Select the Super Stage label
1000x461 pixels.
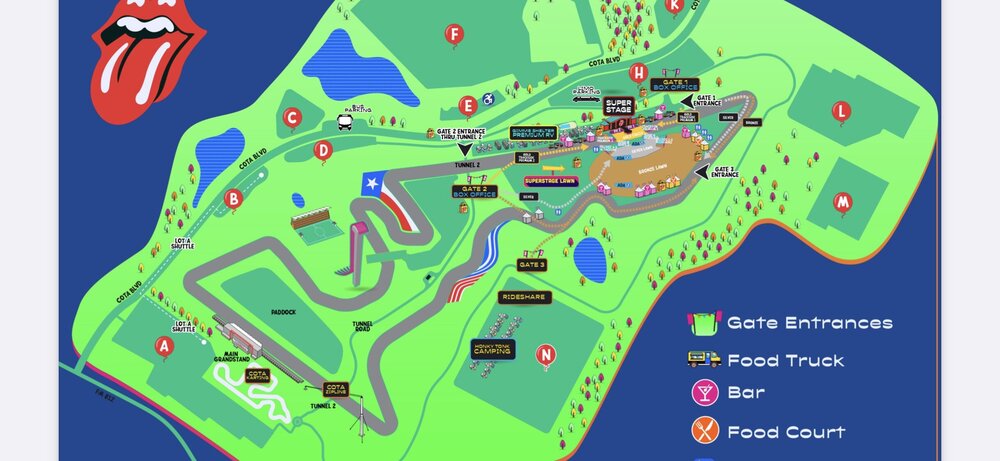click(x=619, y=106)
